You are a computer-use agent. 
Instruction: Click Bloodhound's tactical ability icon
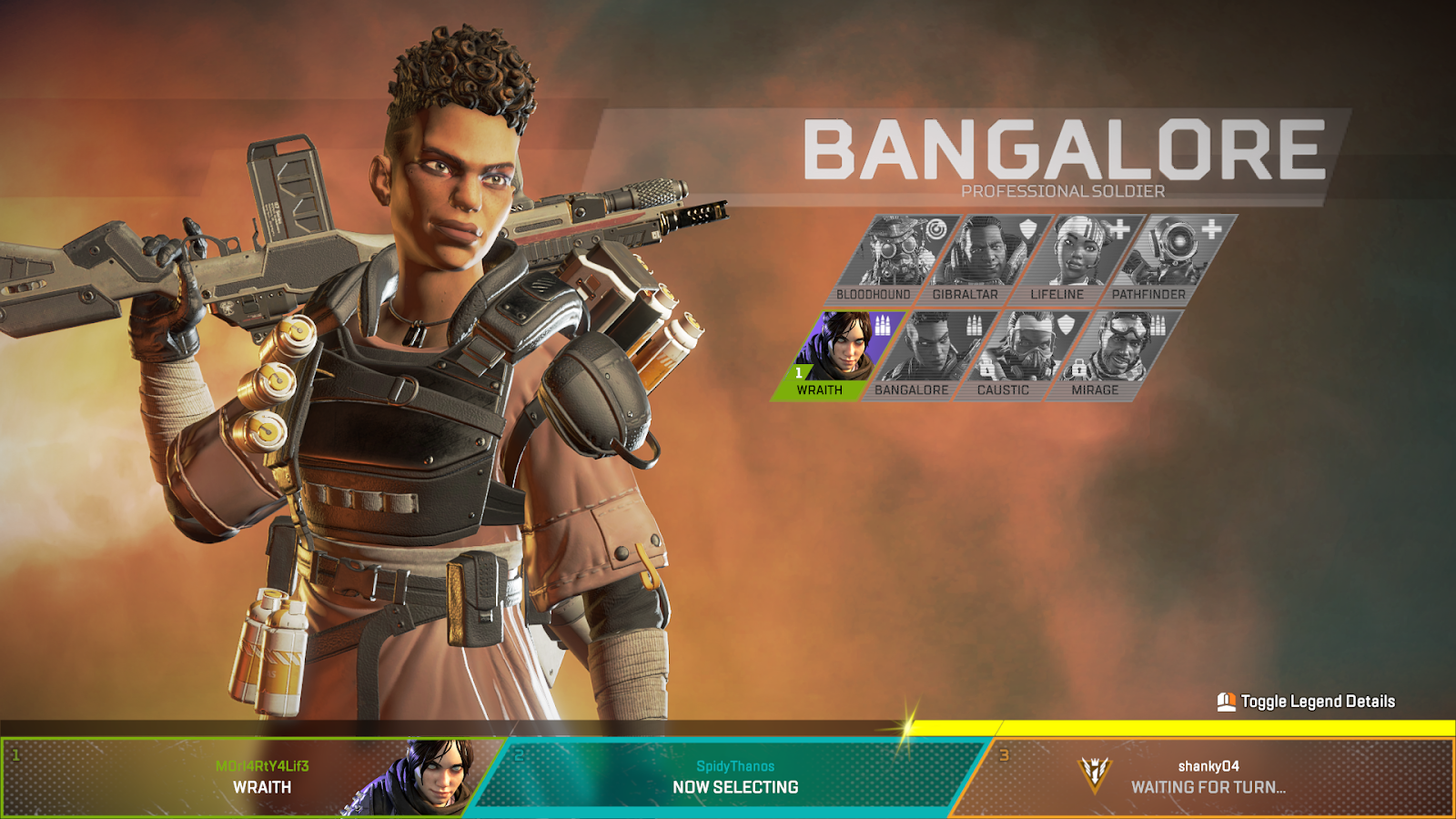[x=935, y=228]
